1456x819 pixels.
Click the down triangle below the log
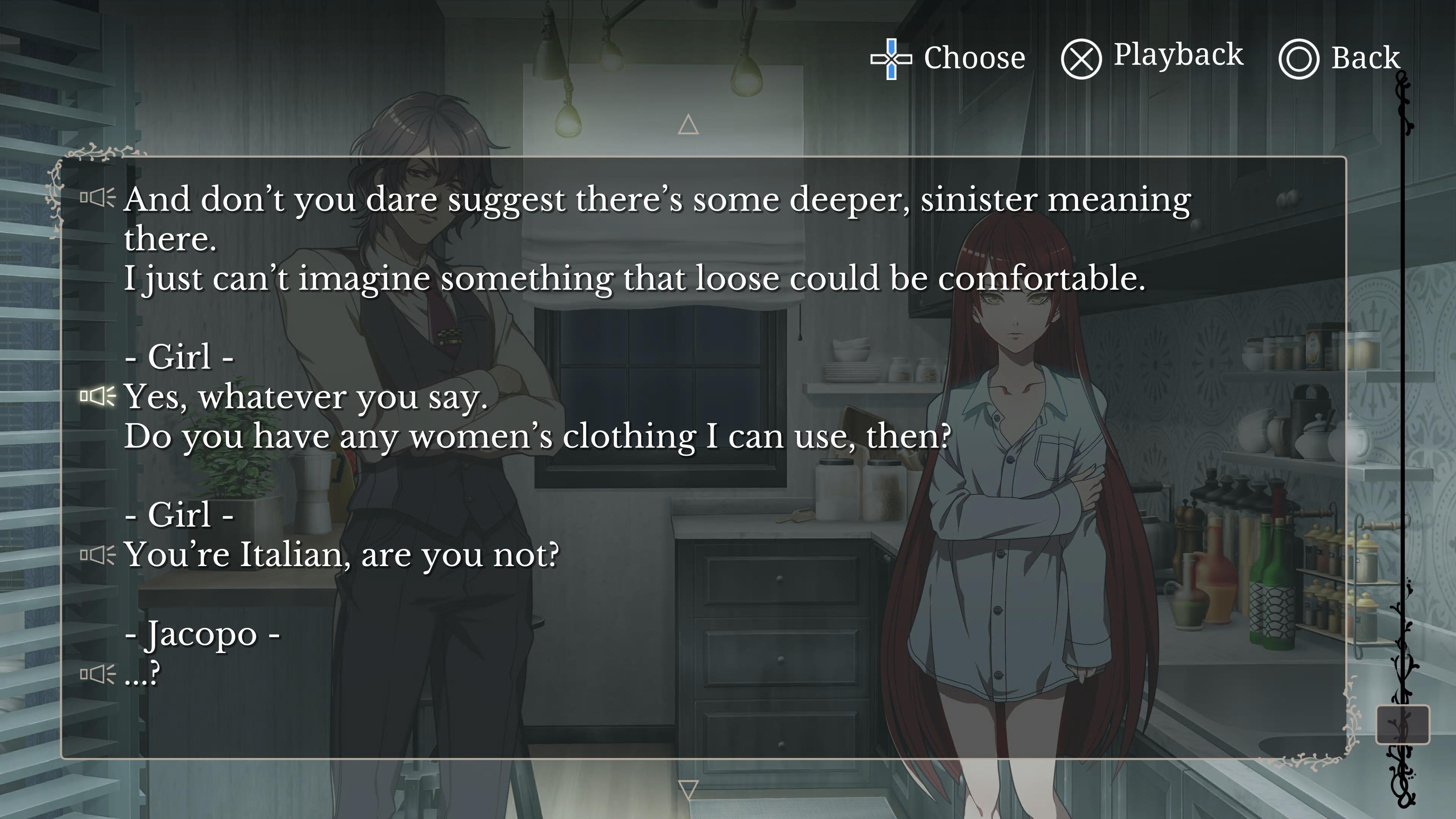[x=688, y=789]
